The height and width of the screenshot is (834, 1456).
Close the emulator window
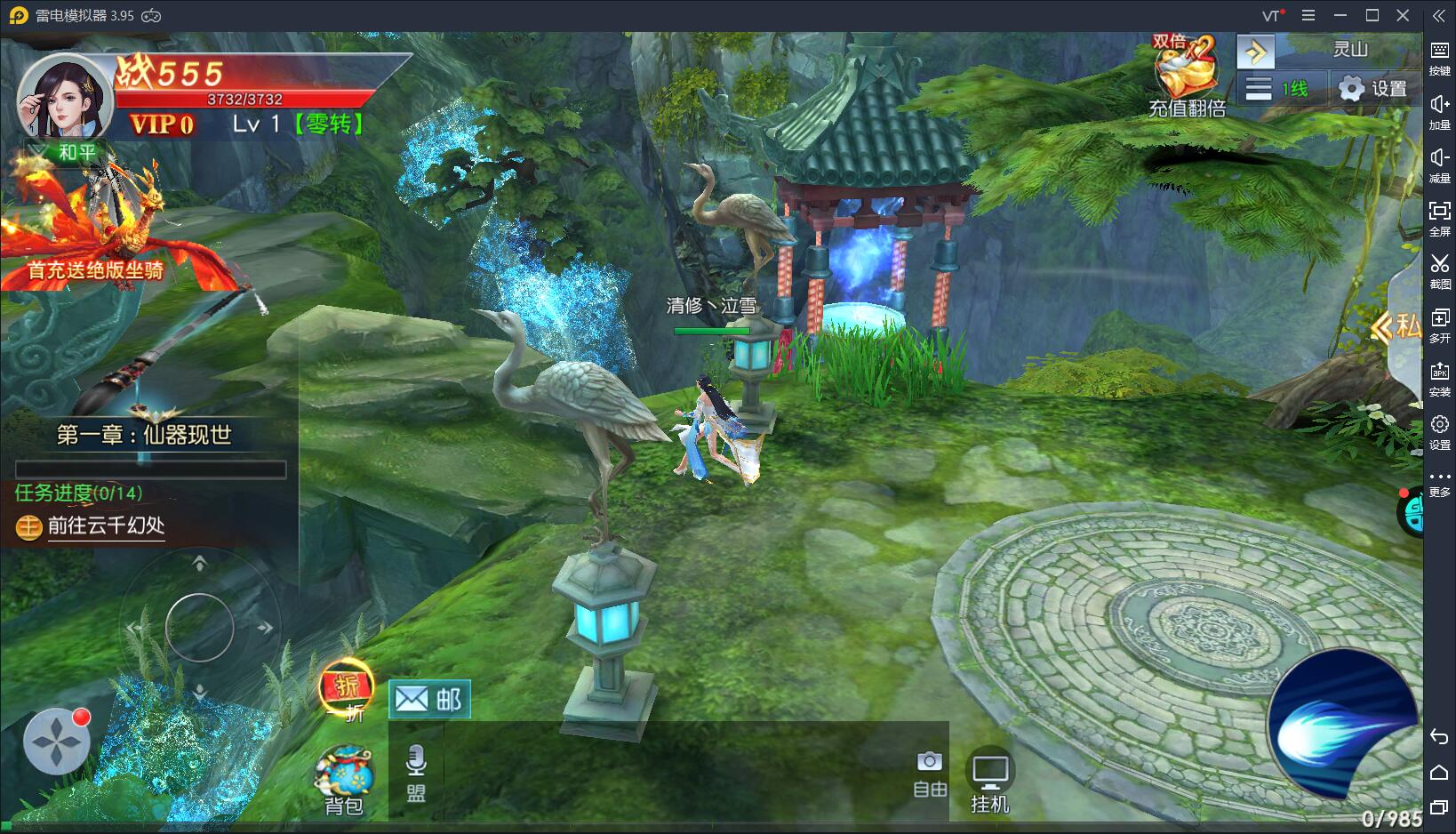tap(1403, 15)
